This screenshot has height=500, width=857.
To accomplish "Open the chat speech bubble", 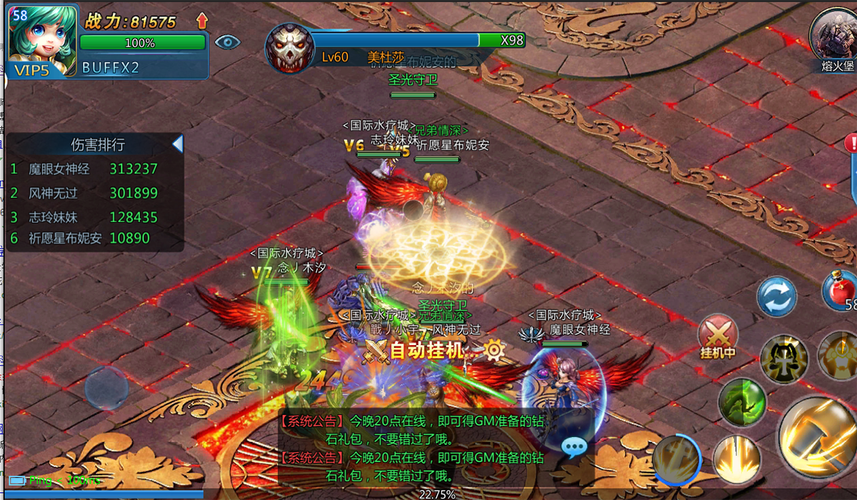I will pos(574,447).
